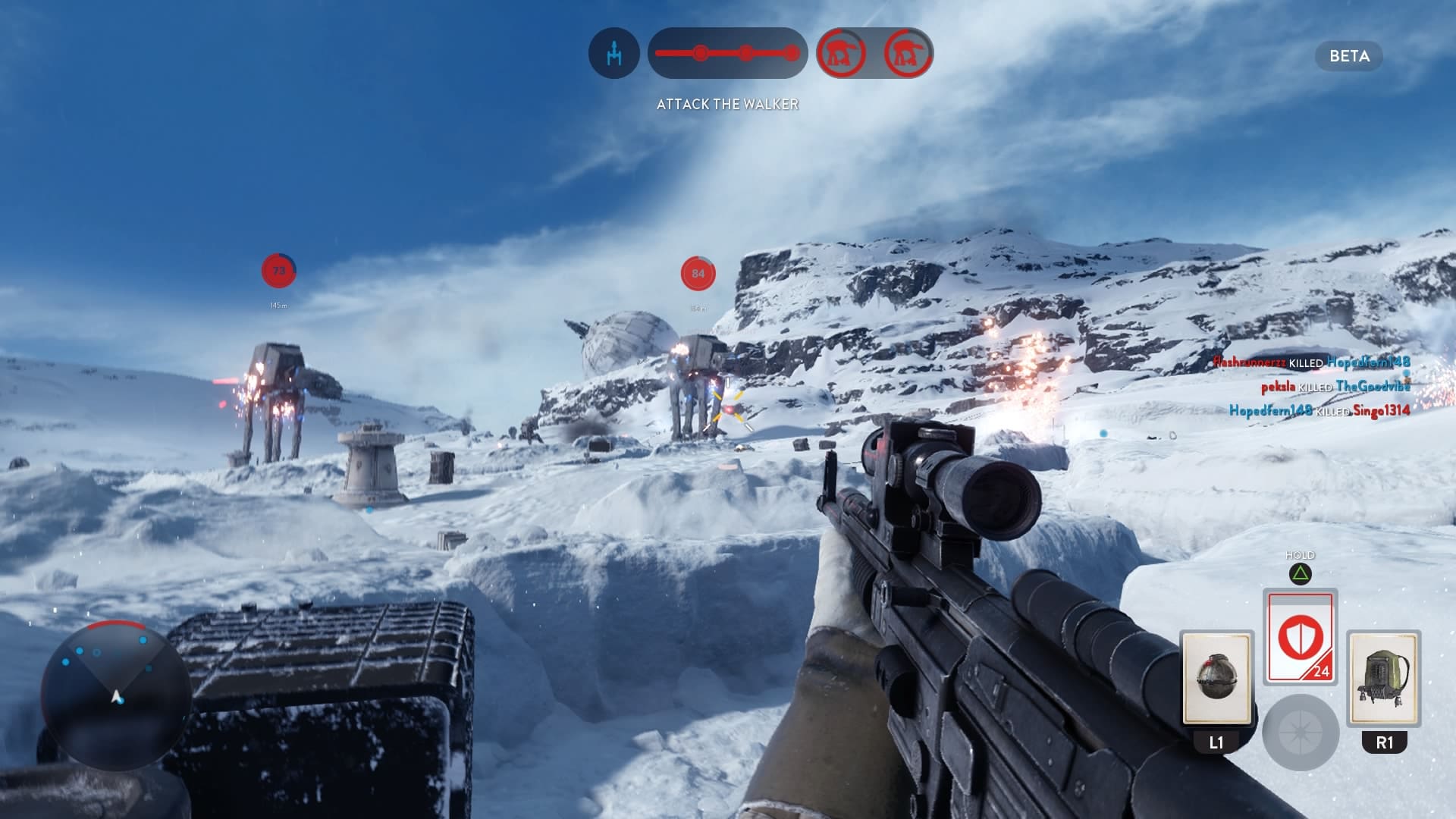Click the circular radar minimap
Image resolution: width=1456 pixels, height=819 pixels.
coord(116,695)
